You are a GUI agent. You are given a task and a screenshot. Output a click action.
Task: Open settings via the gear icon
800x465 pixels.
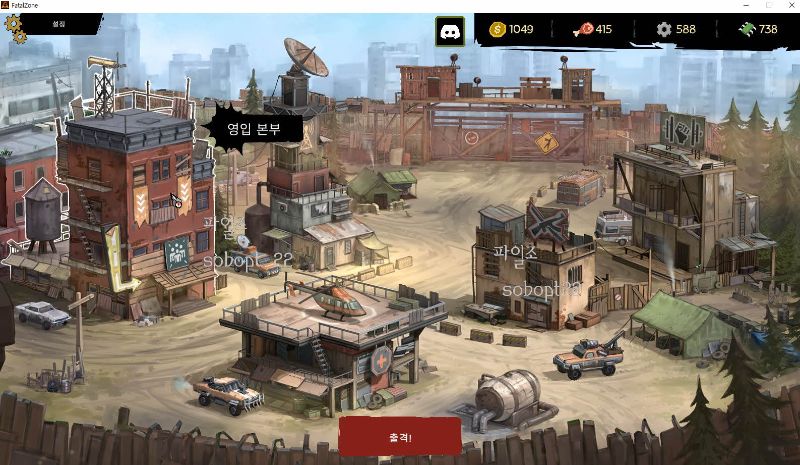coord(15,27)
